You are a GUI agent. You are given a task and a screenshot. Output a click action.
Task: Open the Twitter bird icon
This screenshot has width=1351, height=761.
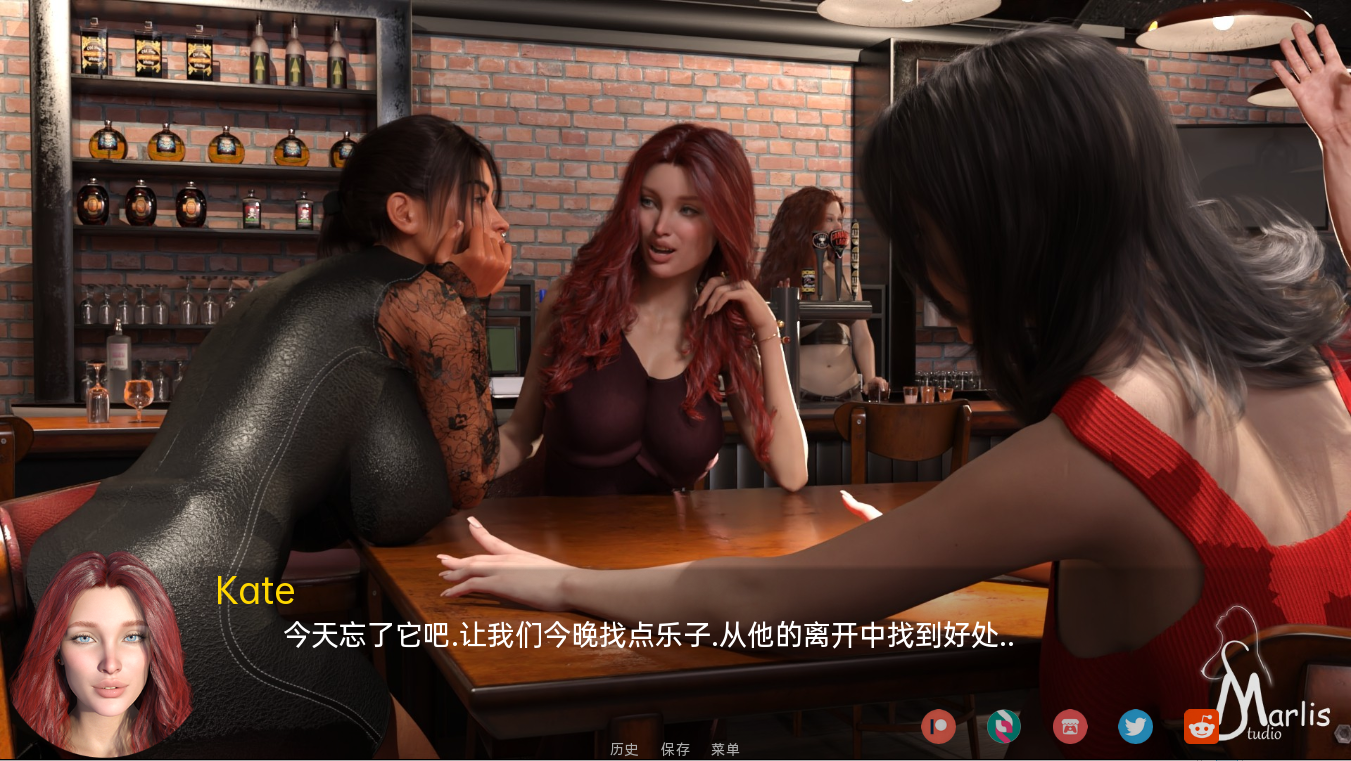pos(1135,727)
